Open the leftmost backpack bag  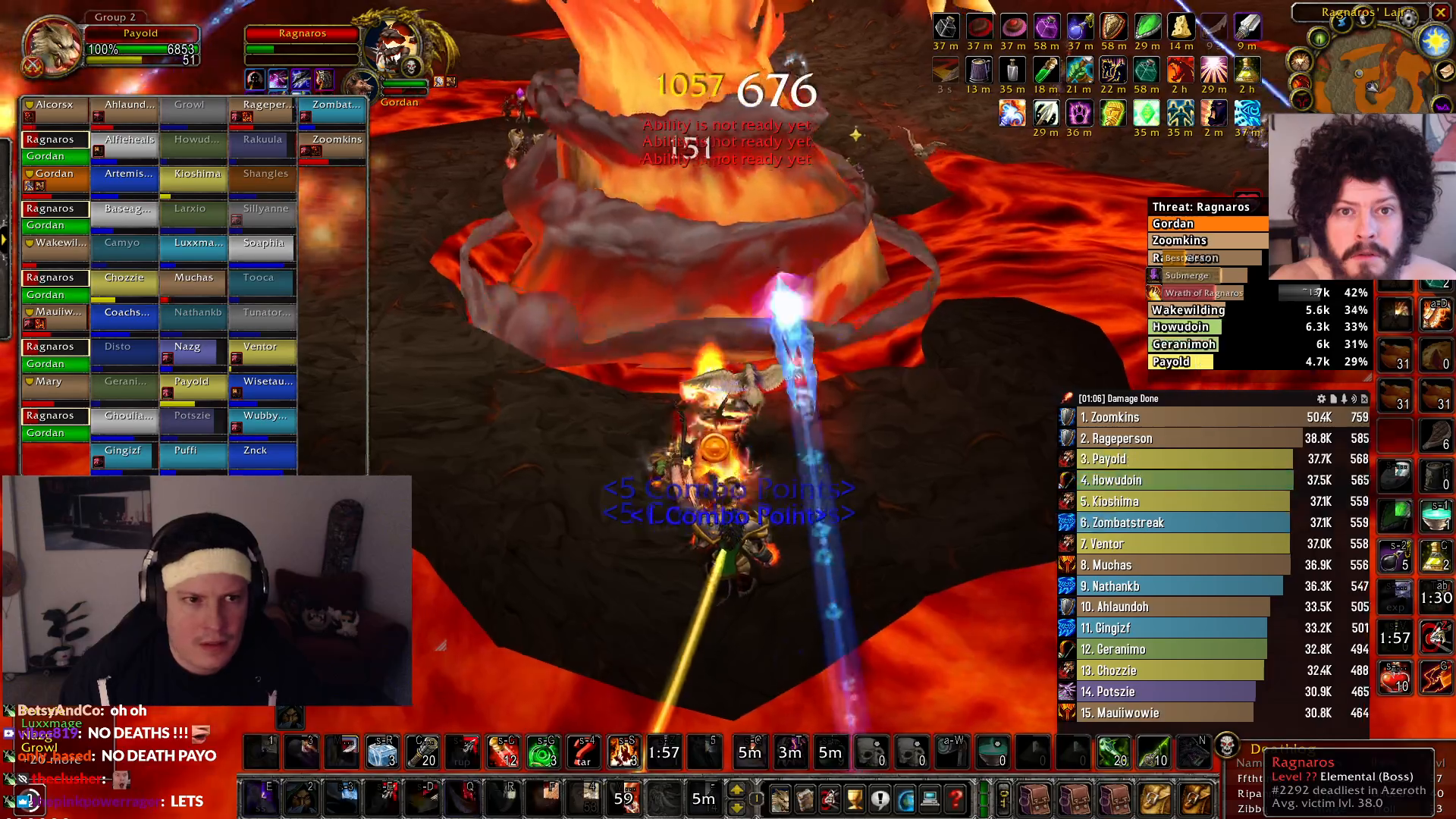(x=1035, y=800)
